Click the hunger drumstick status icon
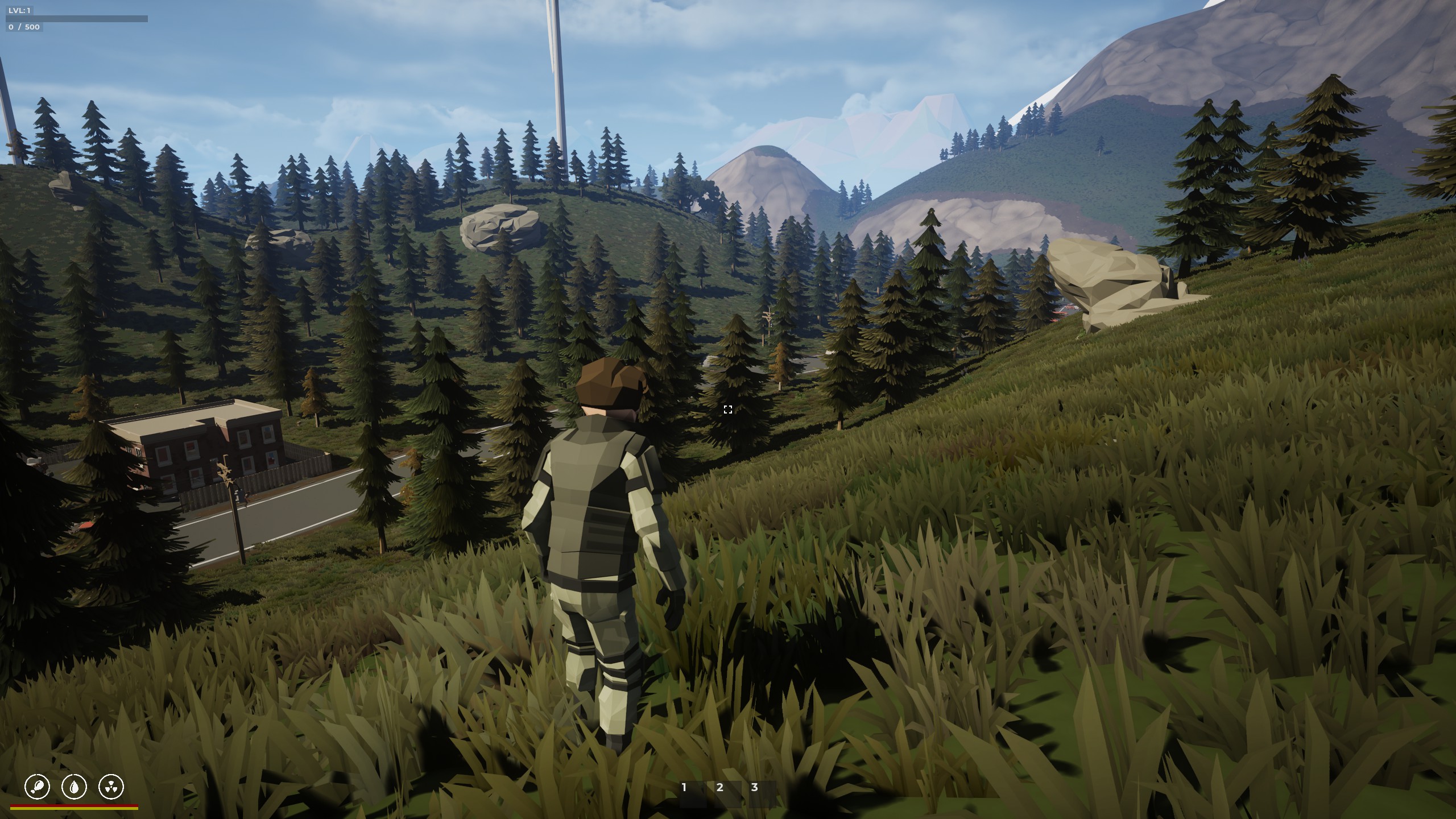Viewport: 1456px width, 819px height. [x=38, y=787]
